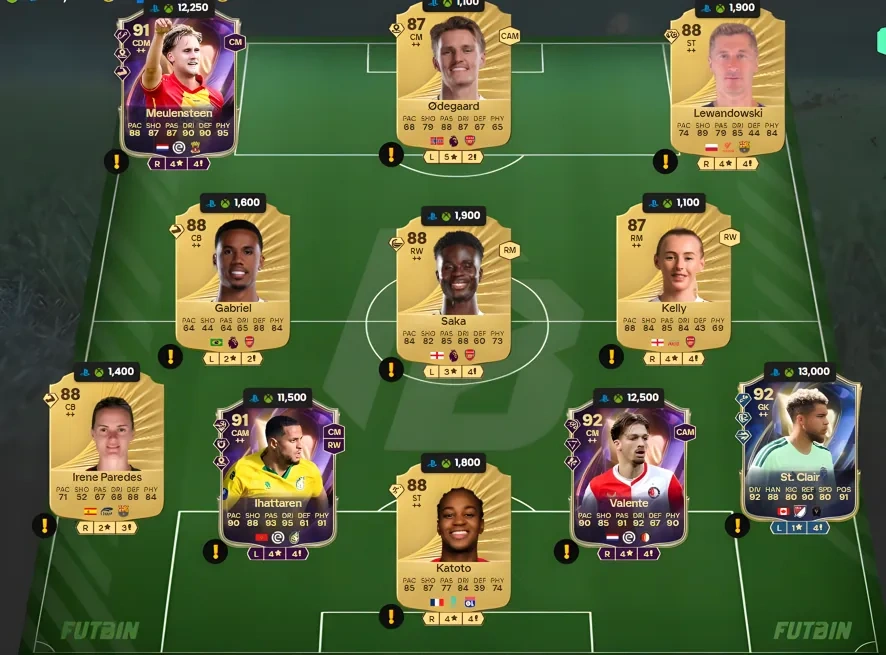This screenshot has width=886, height=655.
Task: Click the warning icon beside Valente
Action: point(566,551)
